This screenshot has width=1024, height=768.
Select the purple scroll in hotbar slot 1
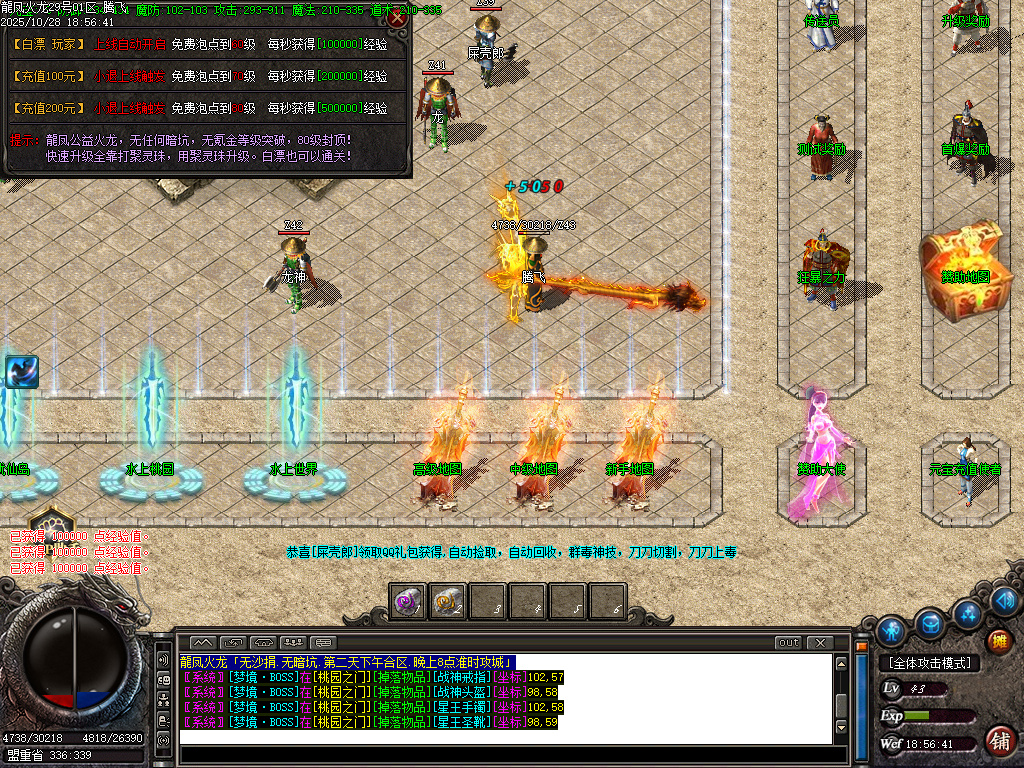click(407, 601)
